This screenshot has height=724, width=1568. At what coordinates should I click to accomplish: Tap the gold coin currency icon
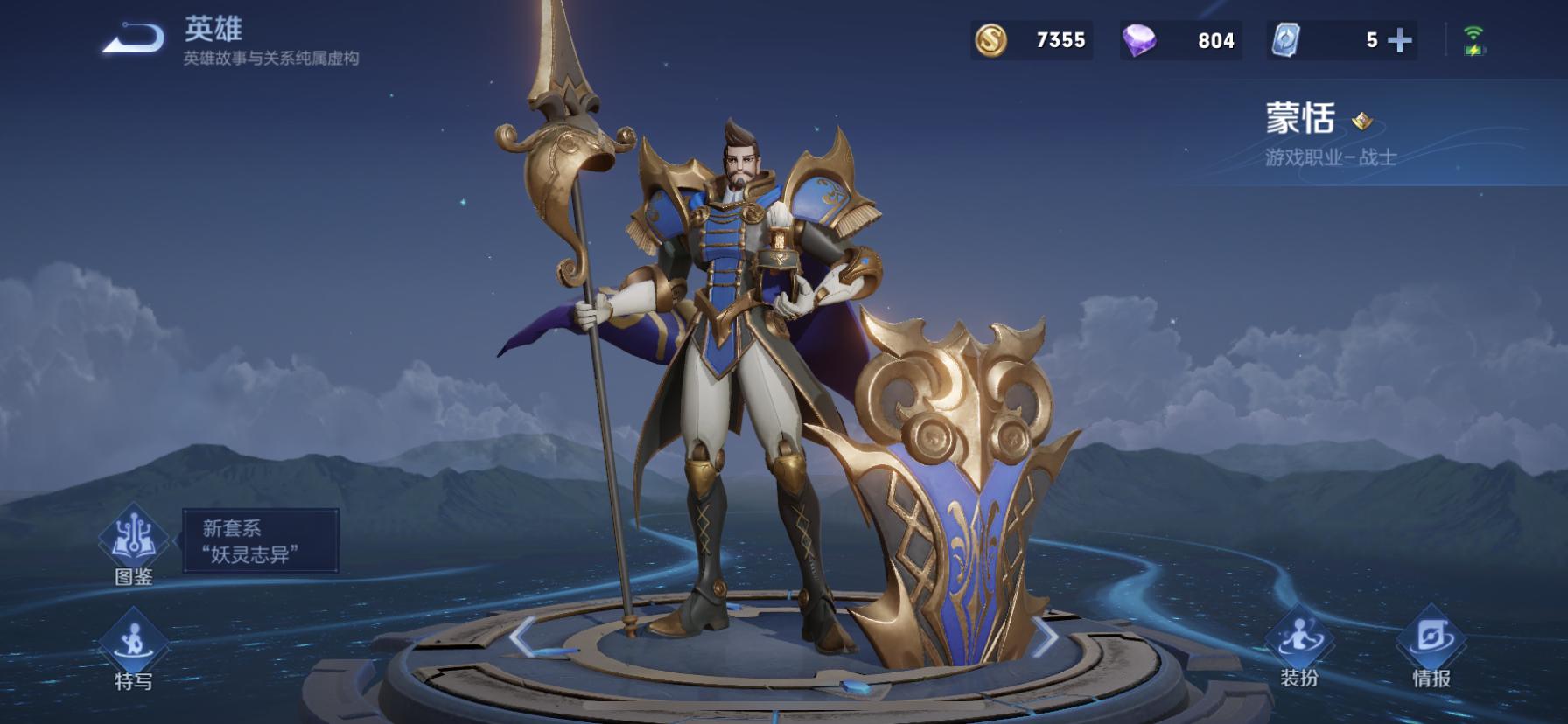click(990, 40)
